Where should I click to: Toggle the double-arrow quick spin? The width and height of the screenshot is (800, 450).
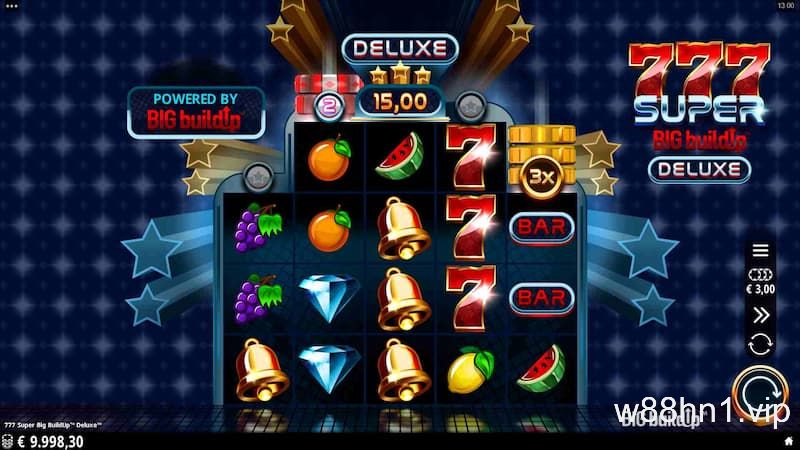coord(761,314)
